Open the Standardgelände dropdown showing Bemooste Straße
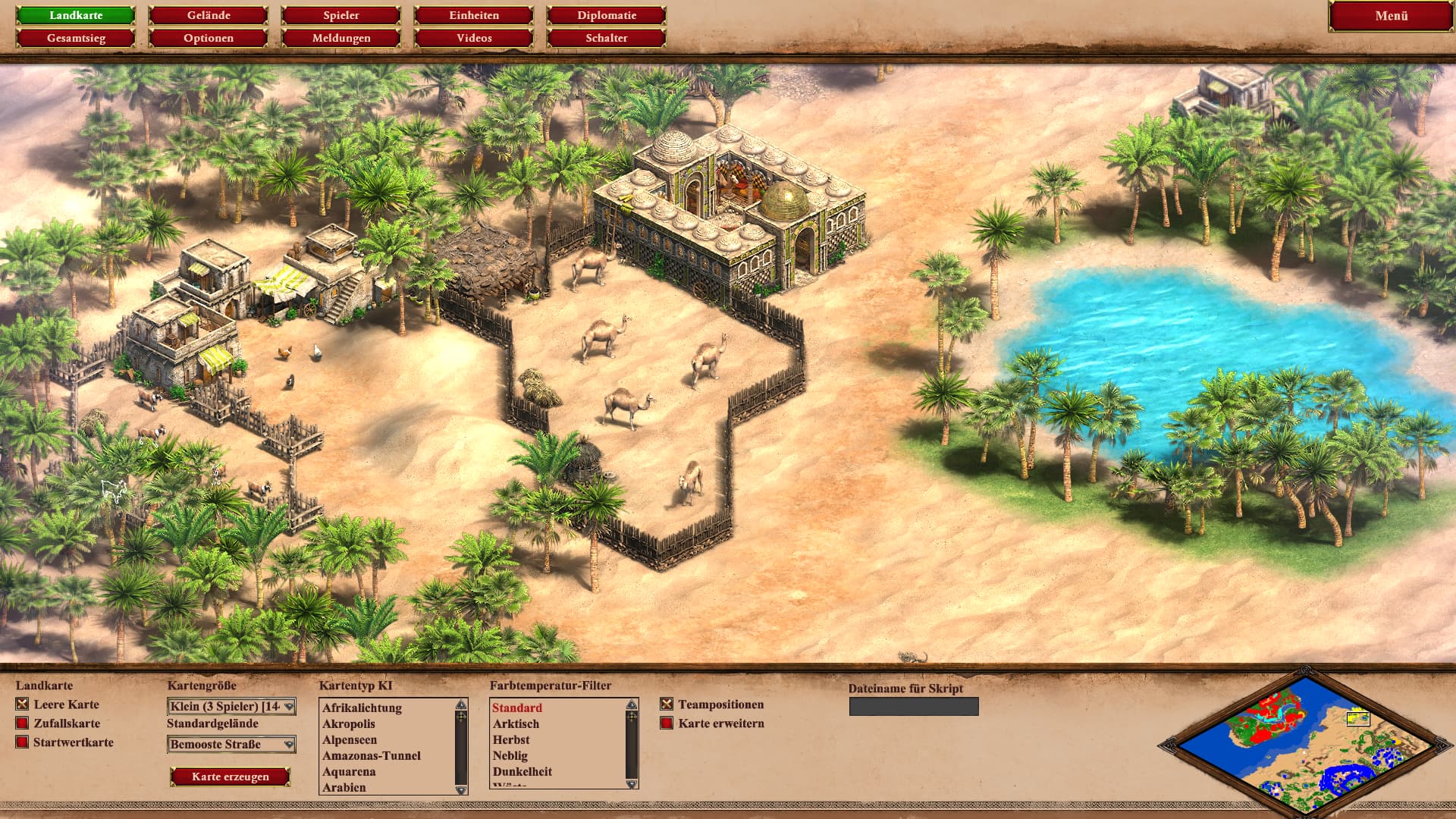This screenshot has height=819, width=1456. 231,745
